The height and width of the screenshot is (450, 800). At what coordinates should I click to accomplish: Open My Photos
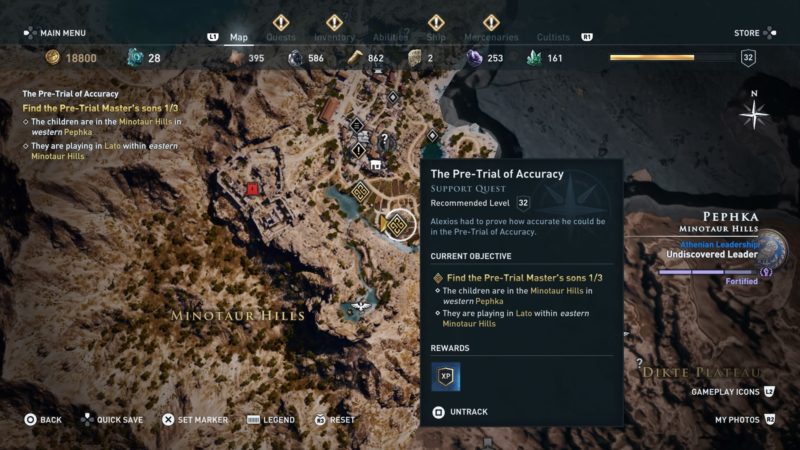click(740, 420)
